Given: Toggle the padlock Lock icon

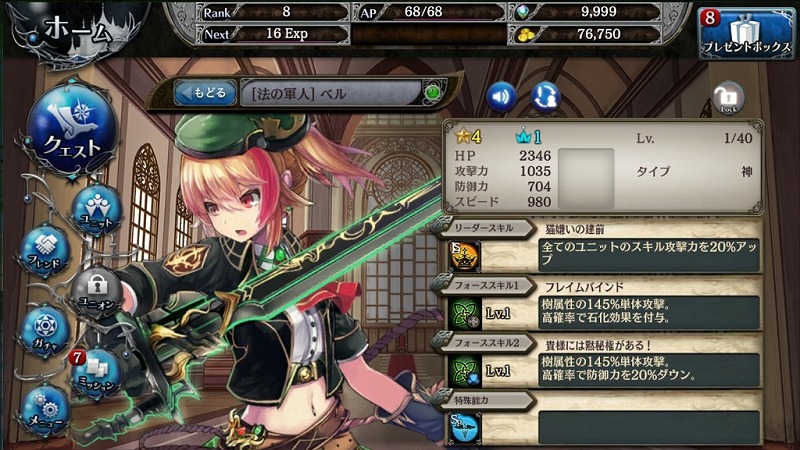Looking at the screenshot, I should [x=729, y=98].
